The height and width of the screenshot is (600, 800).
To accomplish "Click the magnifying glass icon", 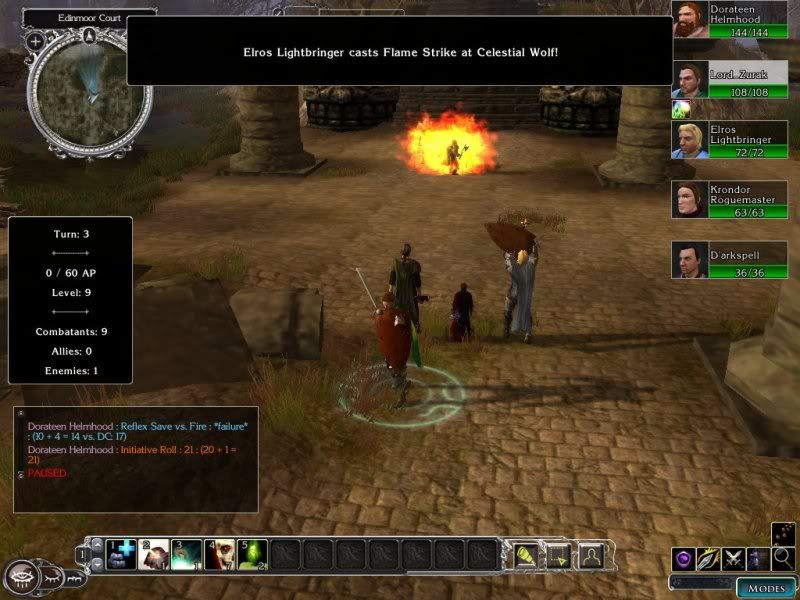I will pyautogui.click(x=784, y=558).
